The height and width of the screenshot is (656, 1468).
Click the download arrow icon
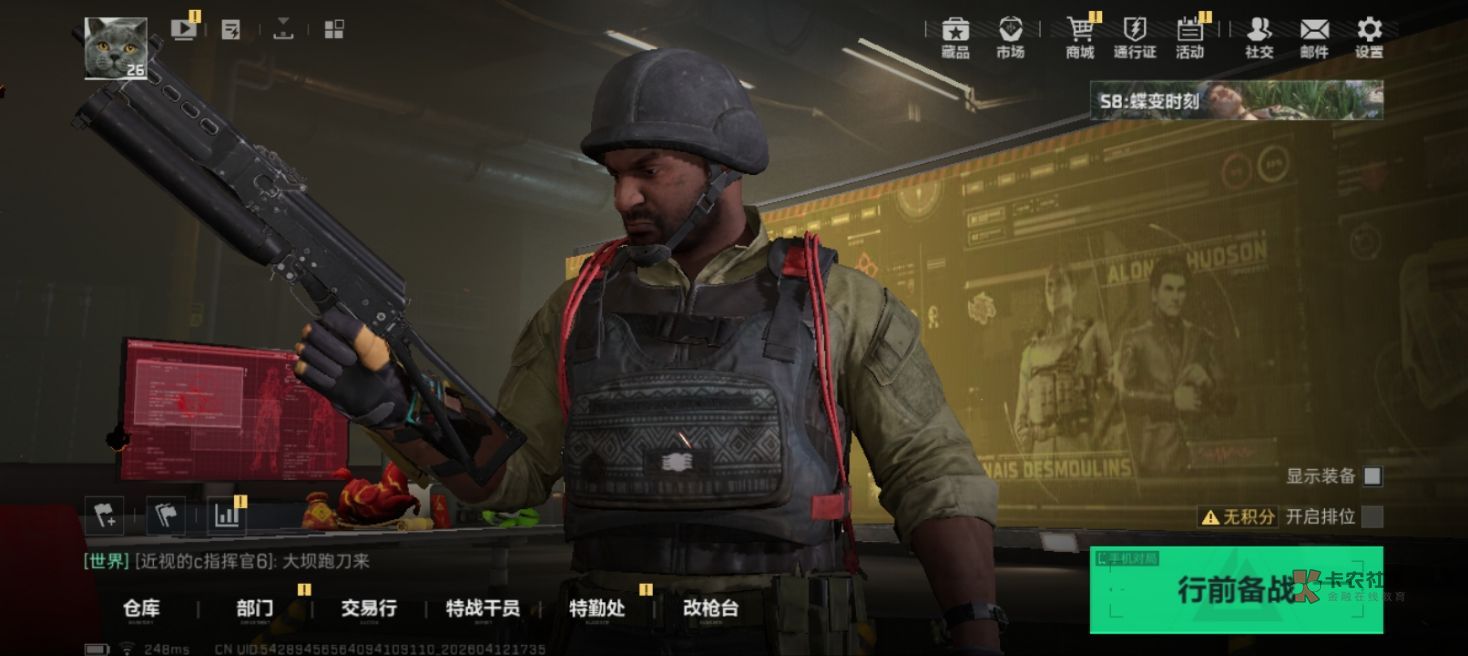point(283,29)
